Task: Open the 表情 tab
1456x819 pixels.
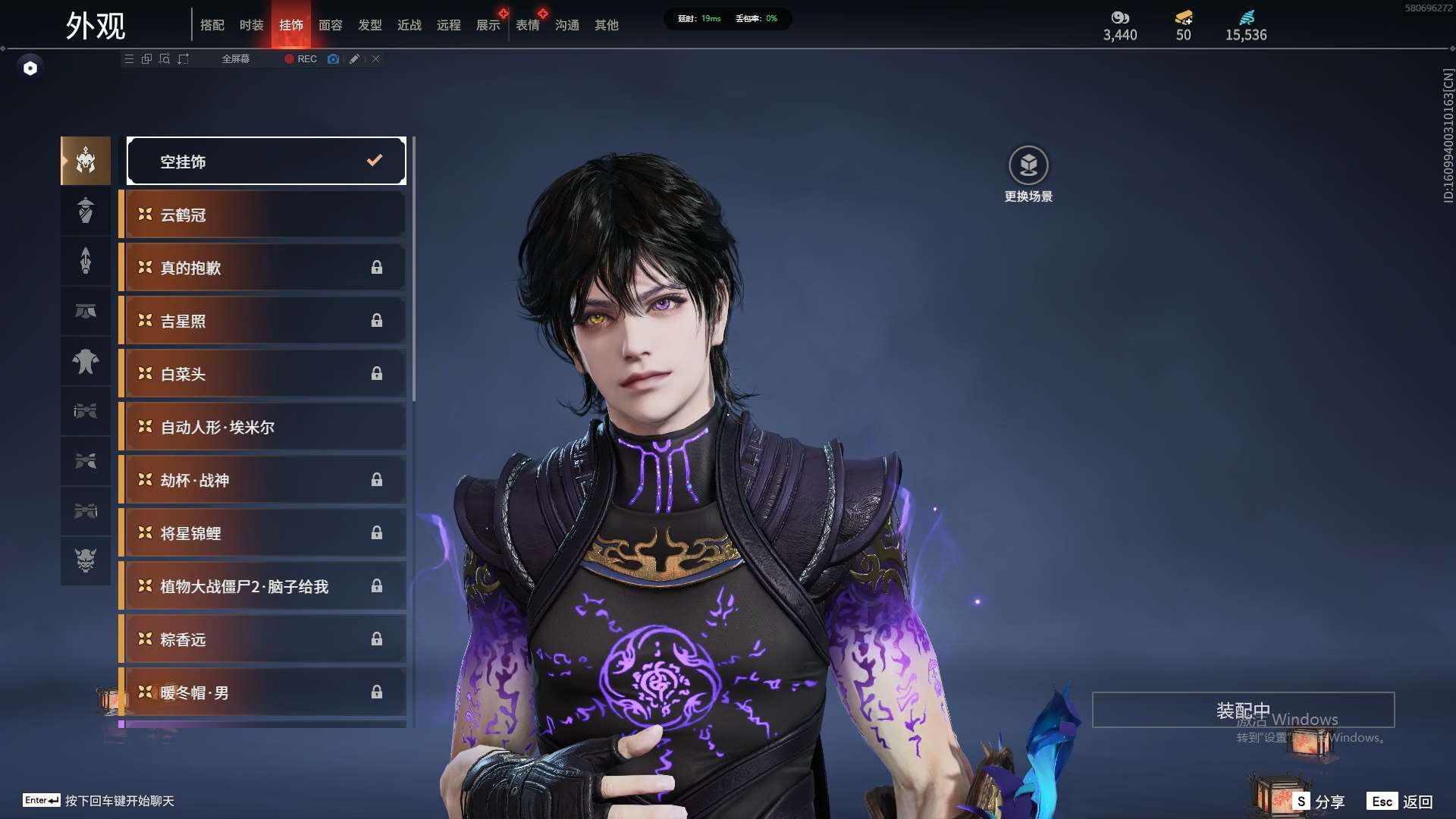Action: 527,25
